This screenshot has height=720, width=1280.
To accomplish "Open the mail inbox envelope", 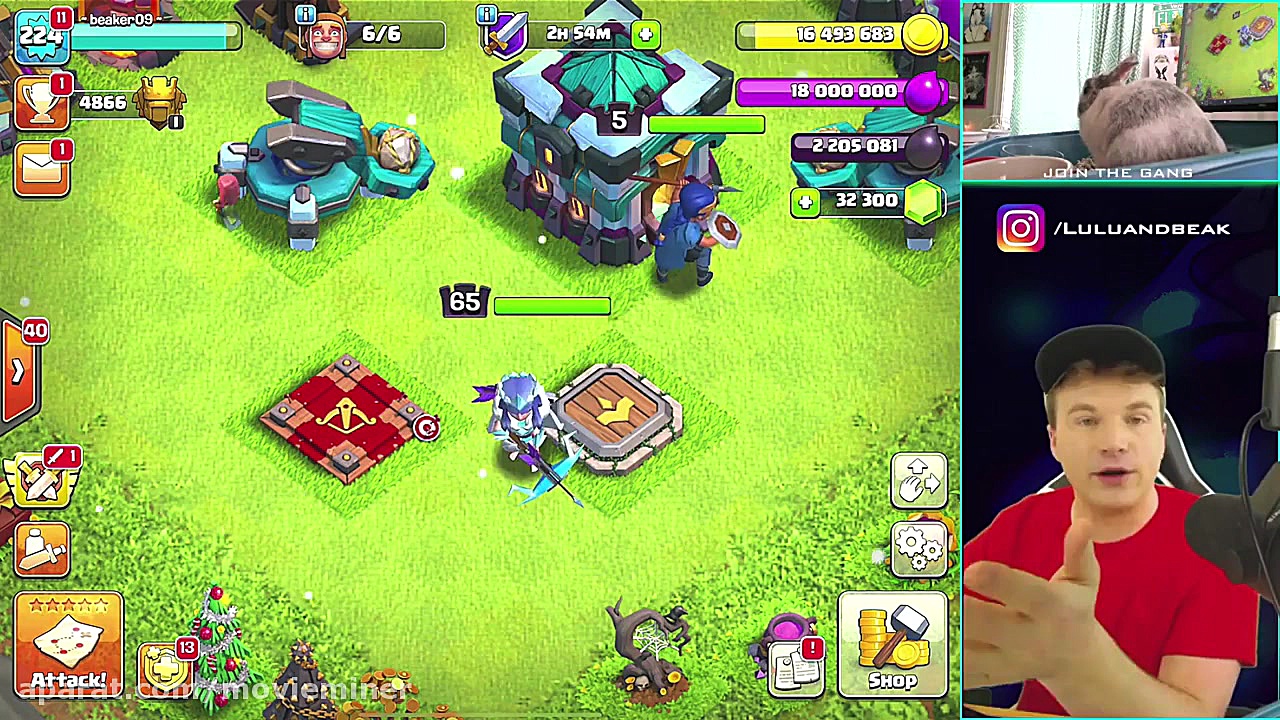I will click(x=40, y=170).
